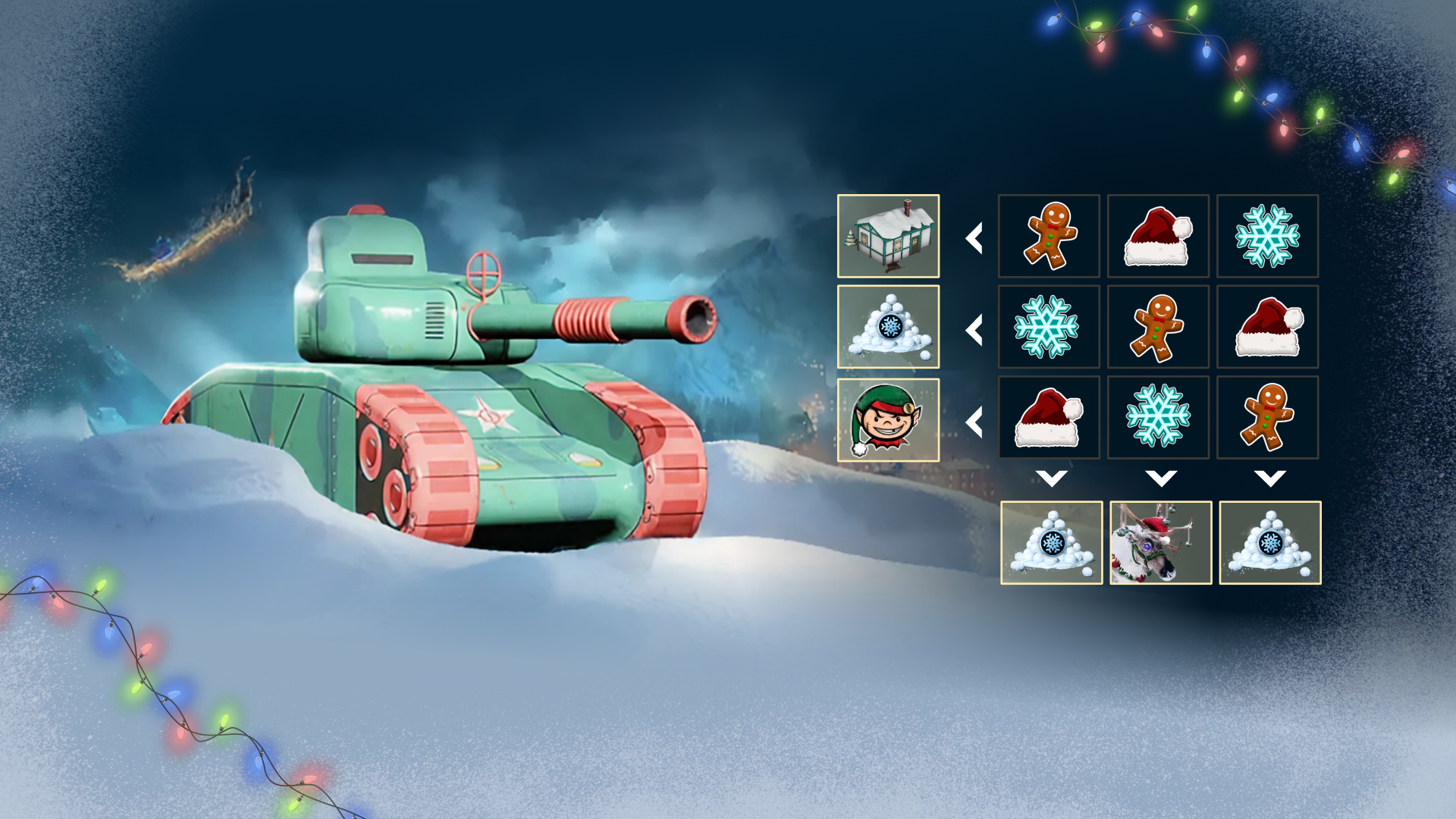Select the Santa hat in the top row
The height and width of the screenshot is (819, 1456).
(1158, 237)
